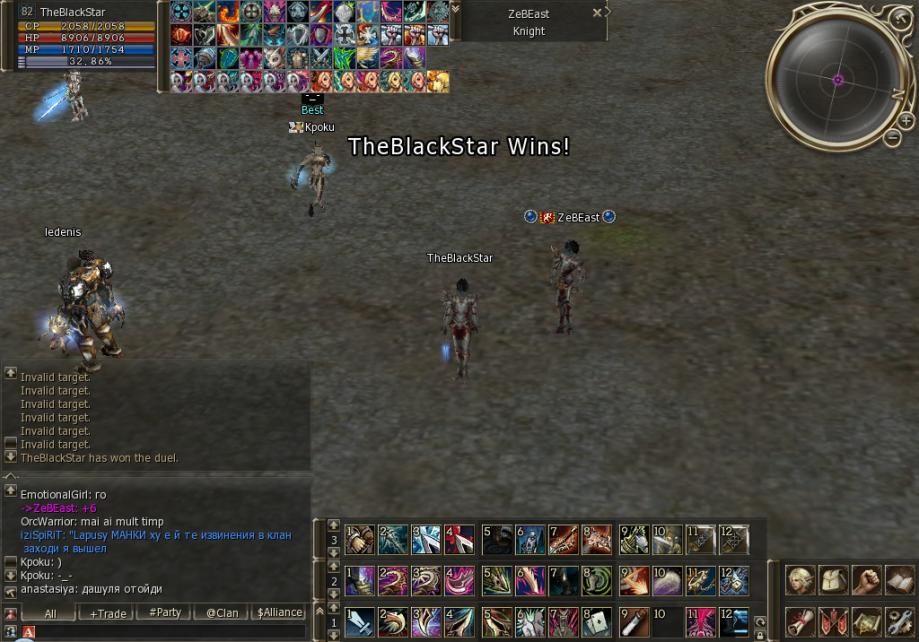Switch to the +Trade chat tab
This screenshot has width=919, height=642.
(108, 613)
